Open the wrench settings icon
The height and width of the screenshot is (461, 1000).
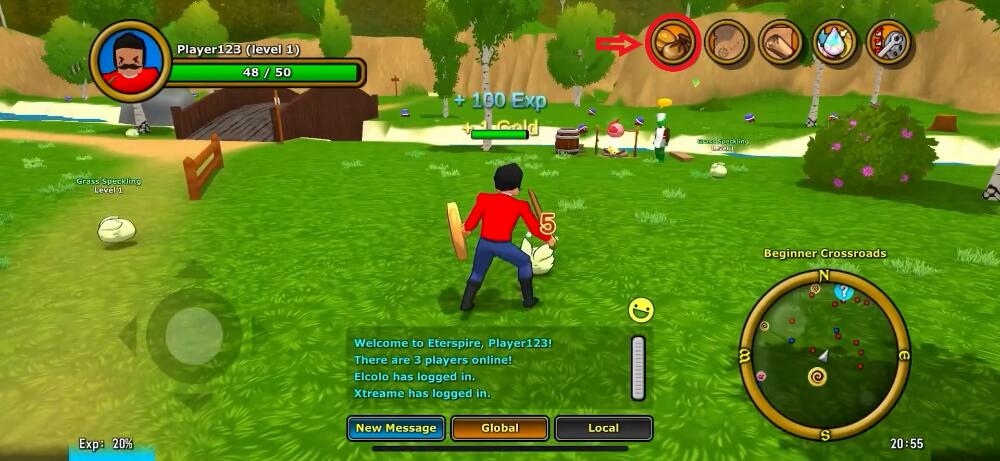888,43
